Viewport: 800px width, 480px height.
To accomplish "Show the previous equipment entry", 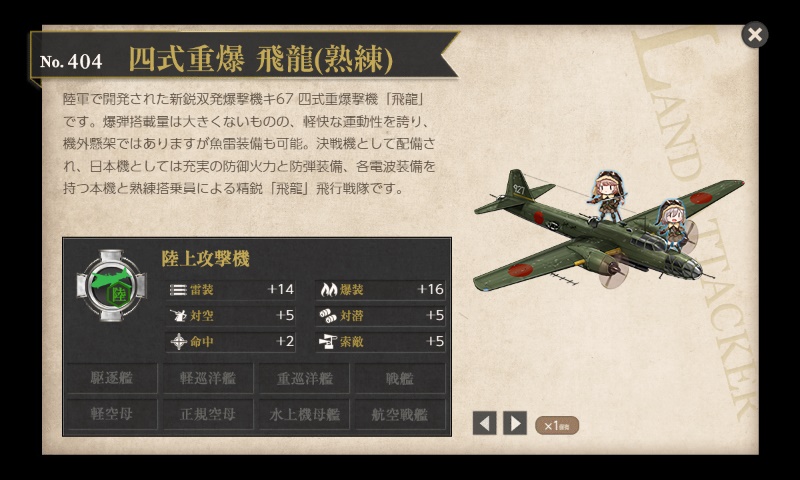I will 485,423.
